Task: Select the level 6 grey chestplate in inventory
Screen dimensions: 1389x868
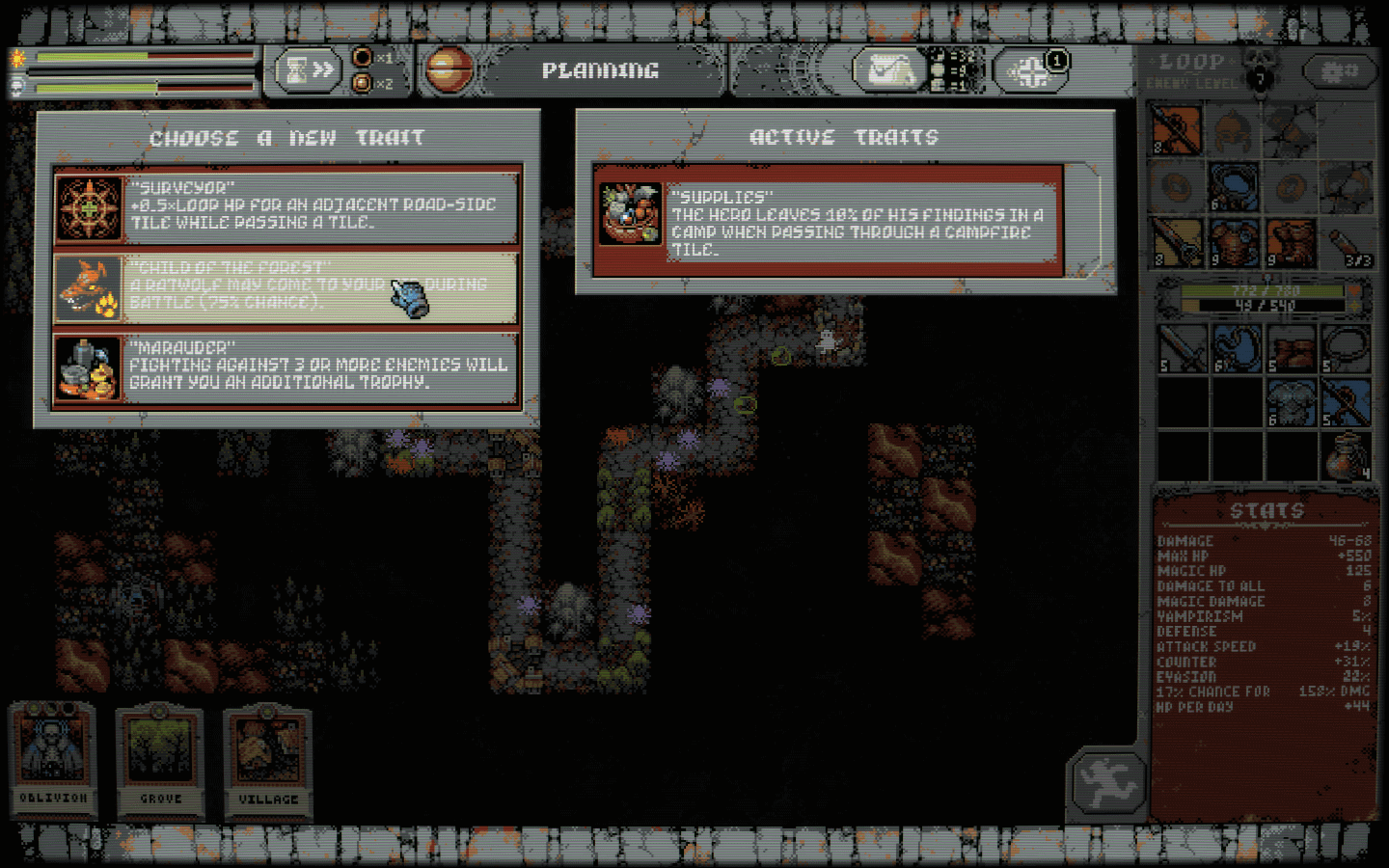Action: click(1291, 402)
